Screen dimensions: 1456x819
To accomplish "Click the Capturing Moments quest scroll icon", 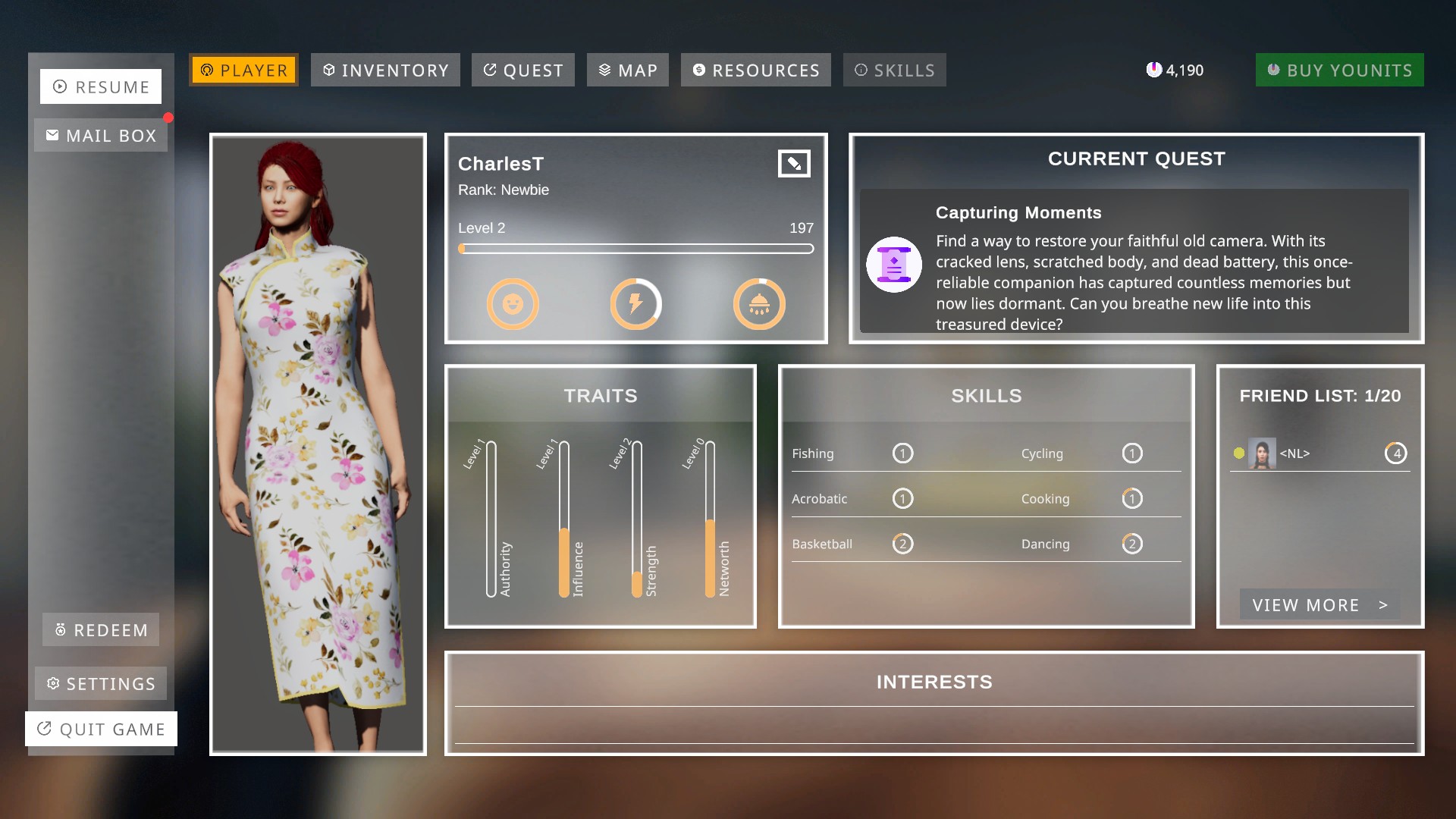I will pos(894,264).
